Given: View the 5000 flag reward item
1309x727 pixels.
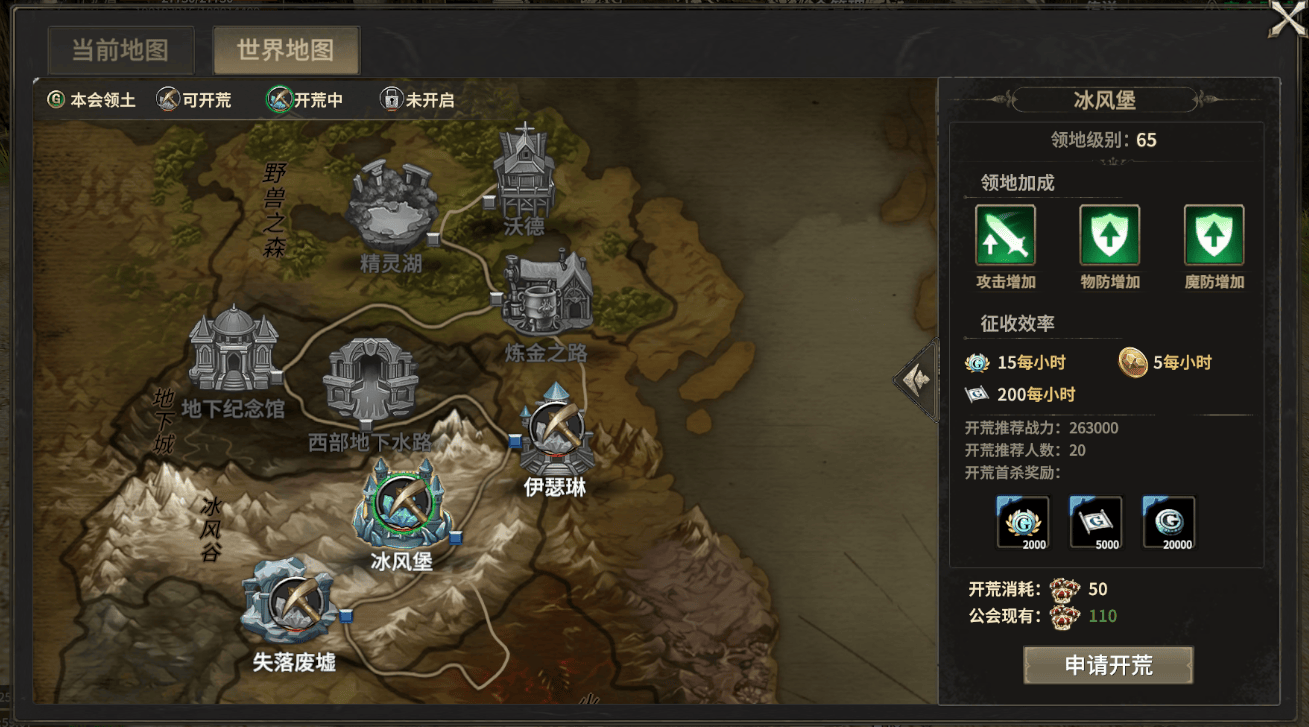Looking at the screenshot, I should click(1096, 522).
